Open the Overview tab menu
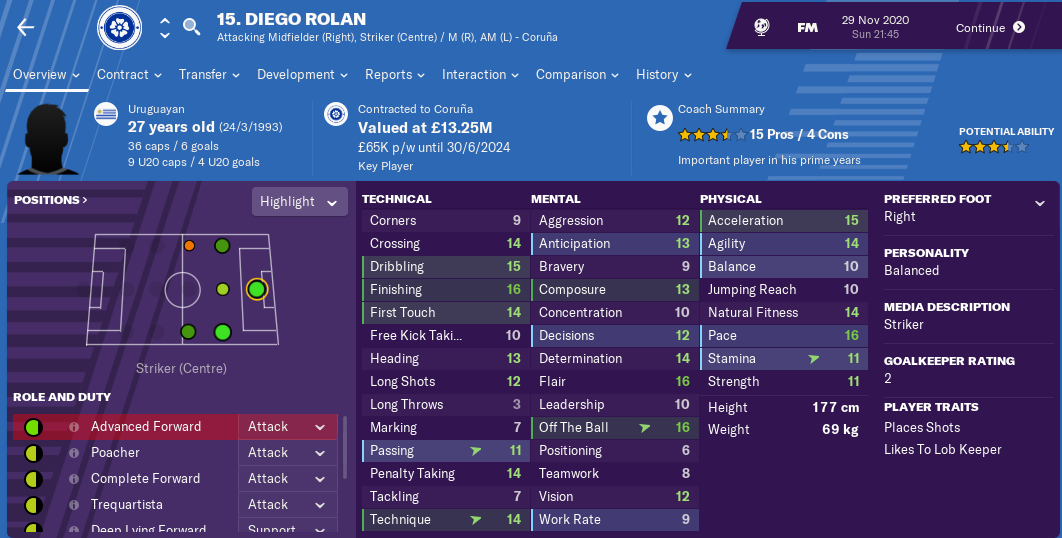The image size is (1062, 538). [46, 75]
